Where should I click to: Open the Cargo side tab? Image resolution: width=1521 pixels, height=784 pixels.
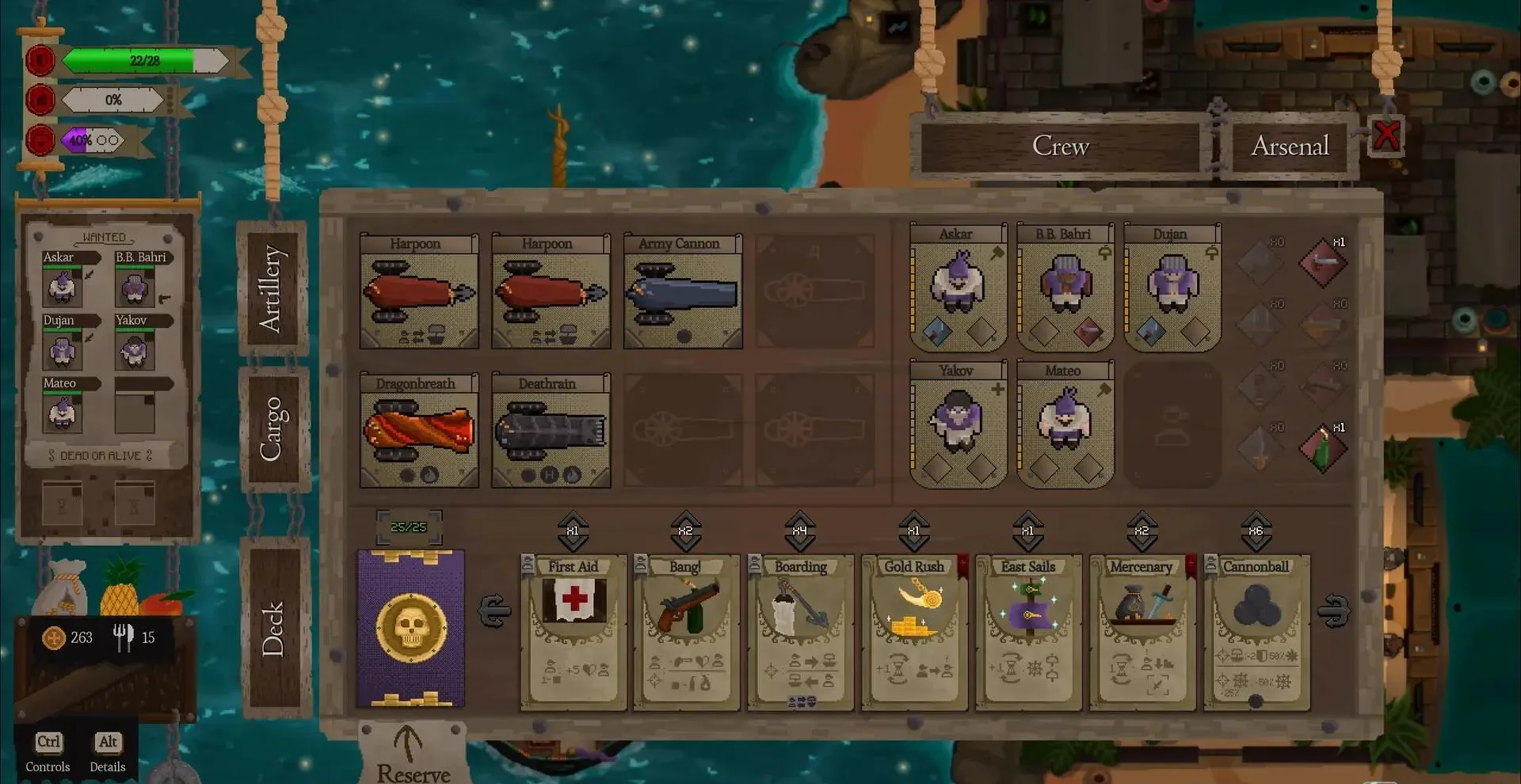pyautogui.click(x=271, y=428)
